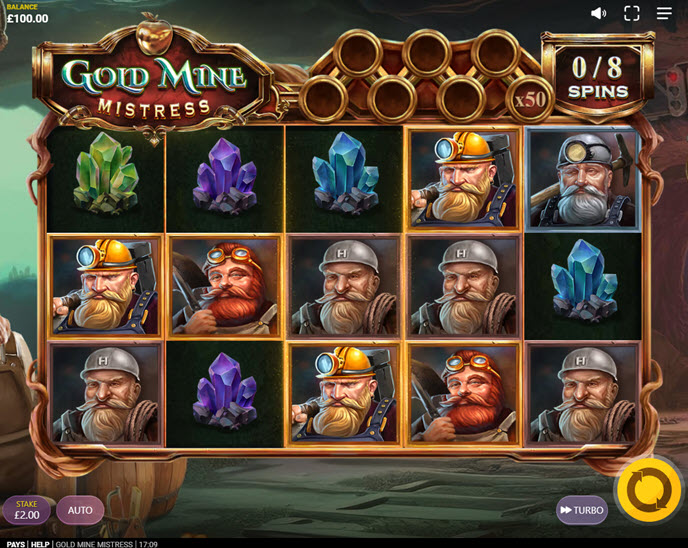This screenshot has height=548, width=688.
Task: Change the £2.00 stake
Action: (x=27, y=511)
